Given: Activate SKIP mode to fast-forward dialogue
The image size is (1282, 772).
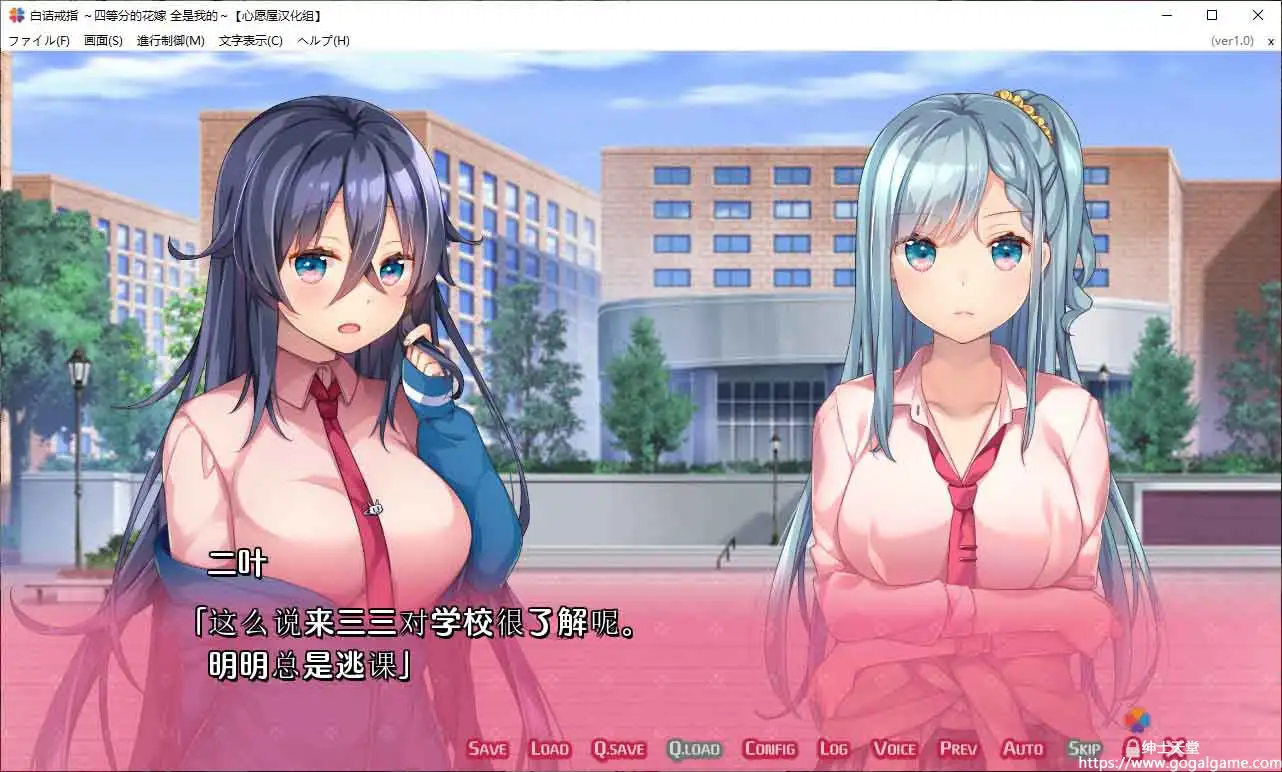Looking at the screenshot, I should (1084, 748).
